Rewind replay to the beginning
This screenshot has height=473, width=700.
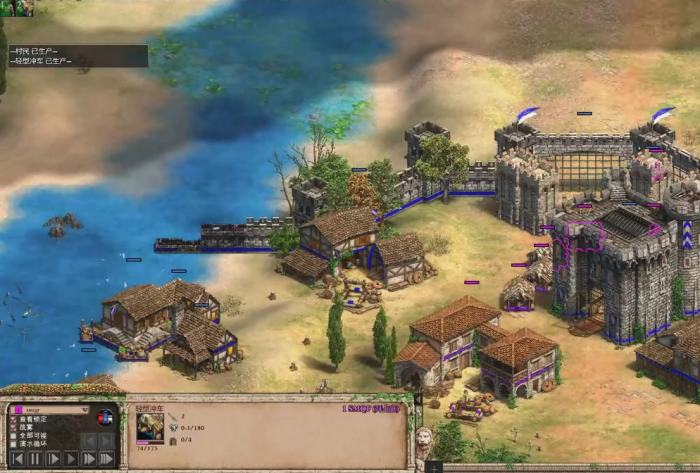click(x=17, y=459)
